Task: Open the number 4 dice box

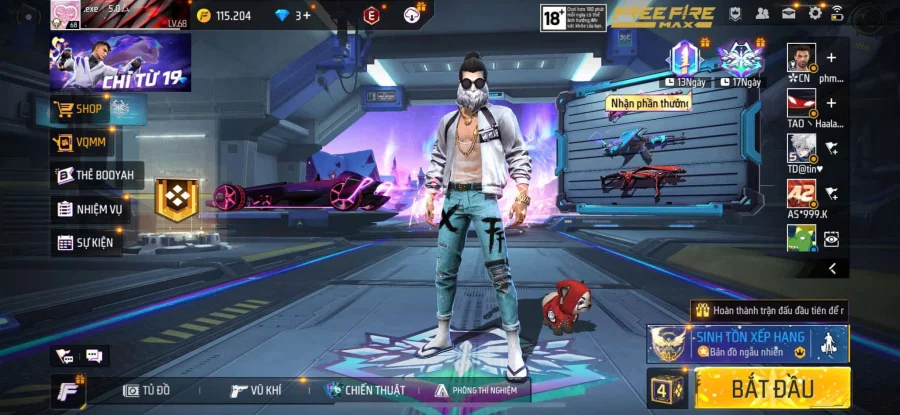Action: 666,387
